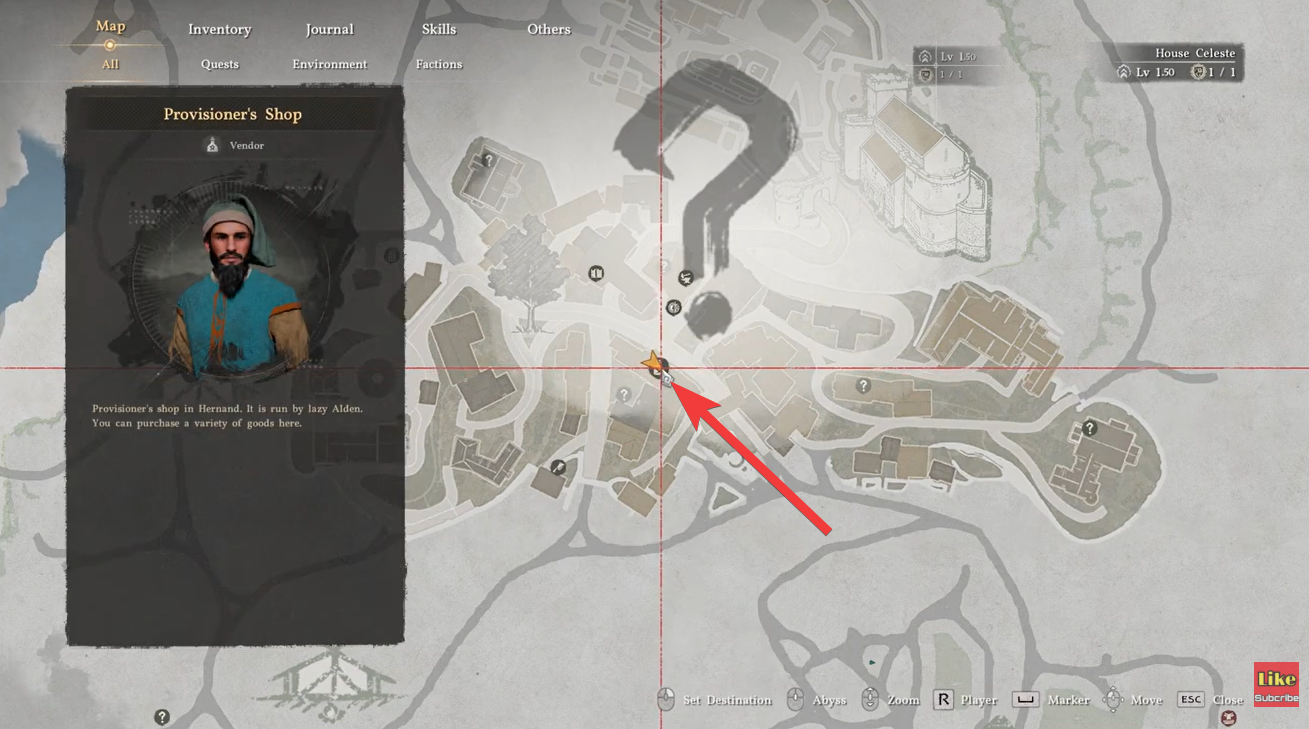Show All map markers filter
Image resolution: width=1309 pixels, height=729 pixels.
110,64
